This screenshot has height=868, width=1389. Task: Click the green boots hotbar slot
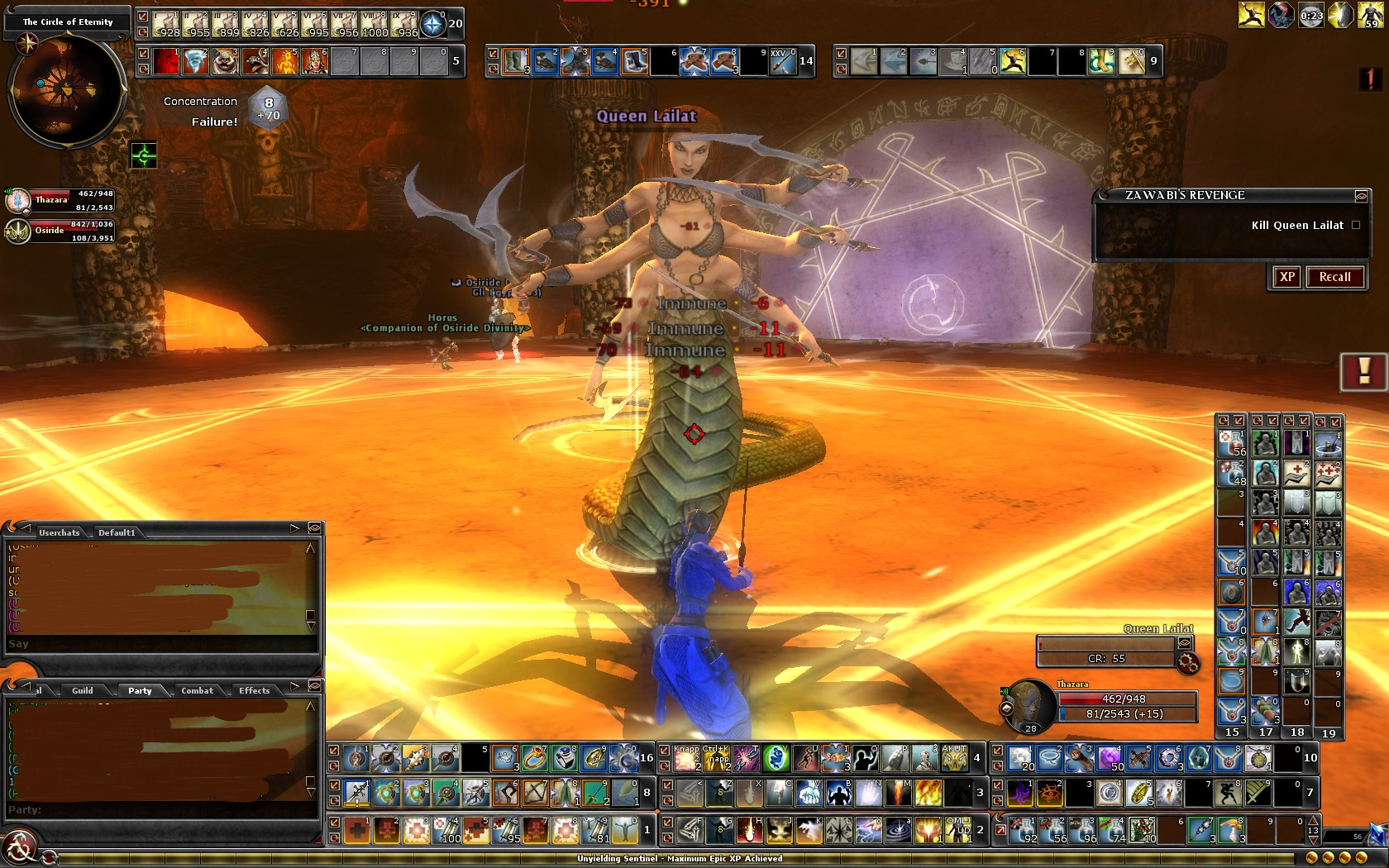point(515,61)
